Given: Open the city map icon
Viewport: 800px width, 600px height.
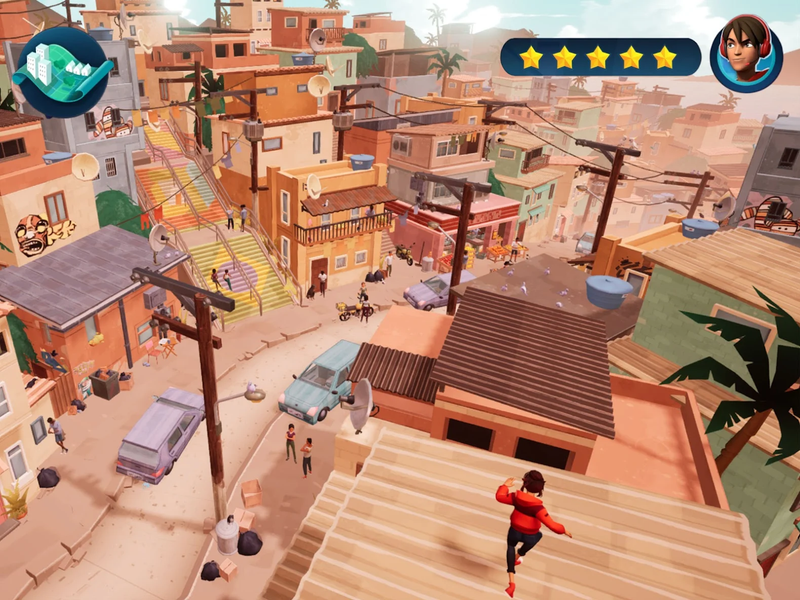Looking at the screenshot, I should [x=61, y=71].
